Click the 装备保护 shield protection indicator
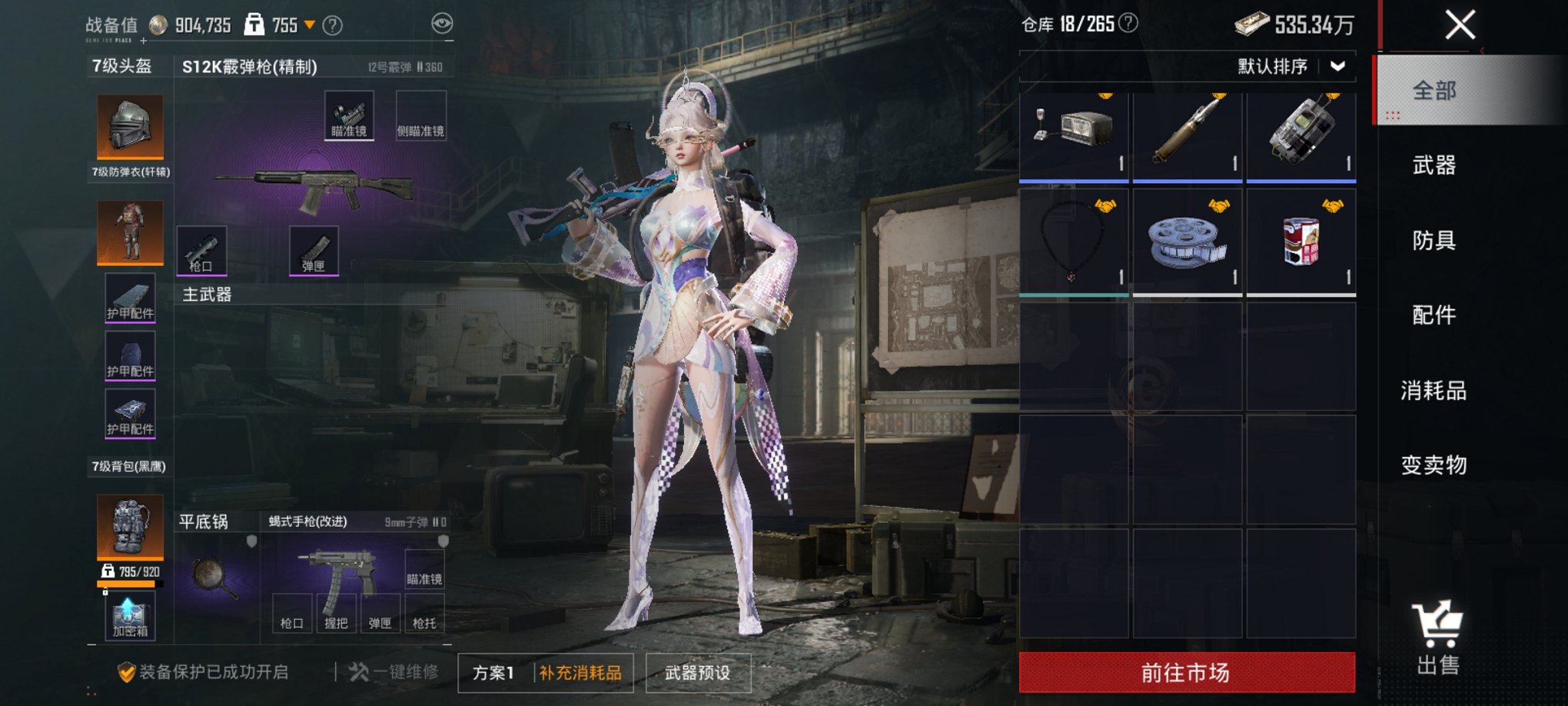The height and width of the screenshot is (706, 1568). [128, 671]
